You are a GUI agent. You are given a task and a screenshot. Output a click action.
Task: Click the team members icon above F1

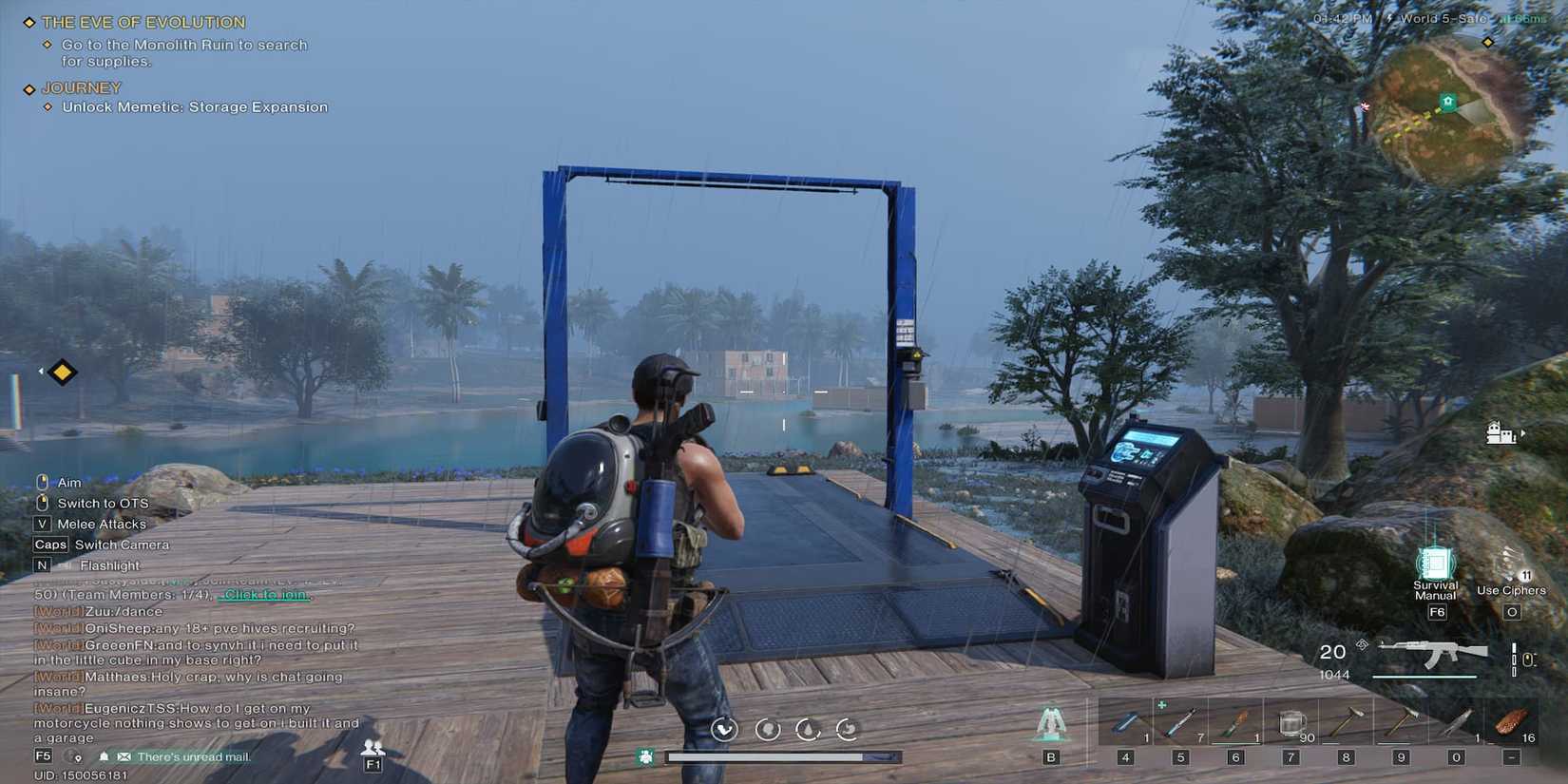(372, 745)
